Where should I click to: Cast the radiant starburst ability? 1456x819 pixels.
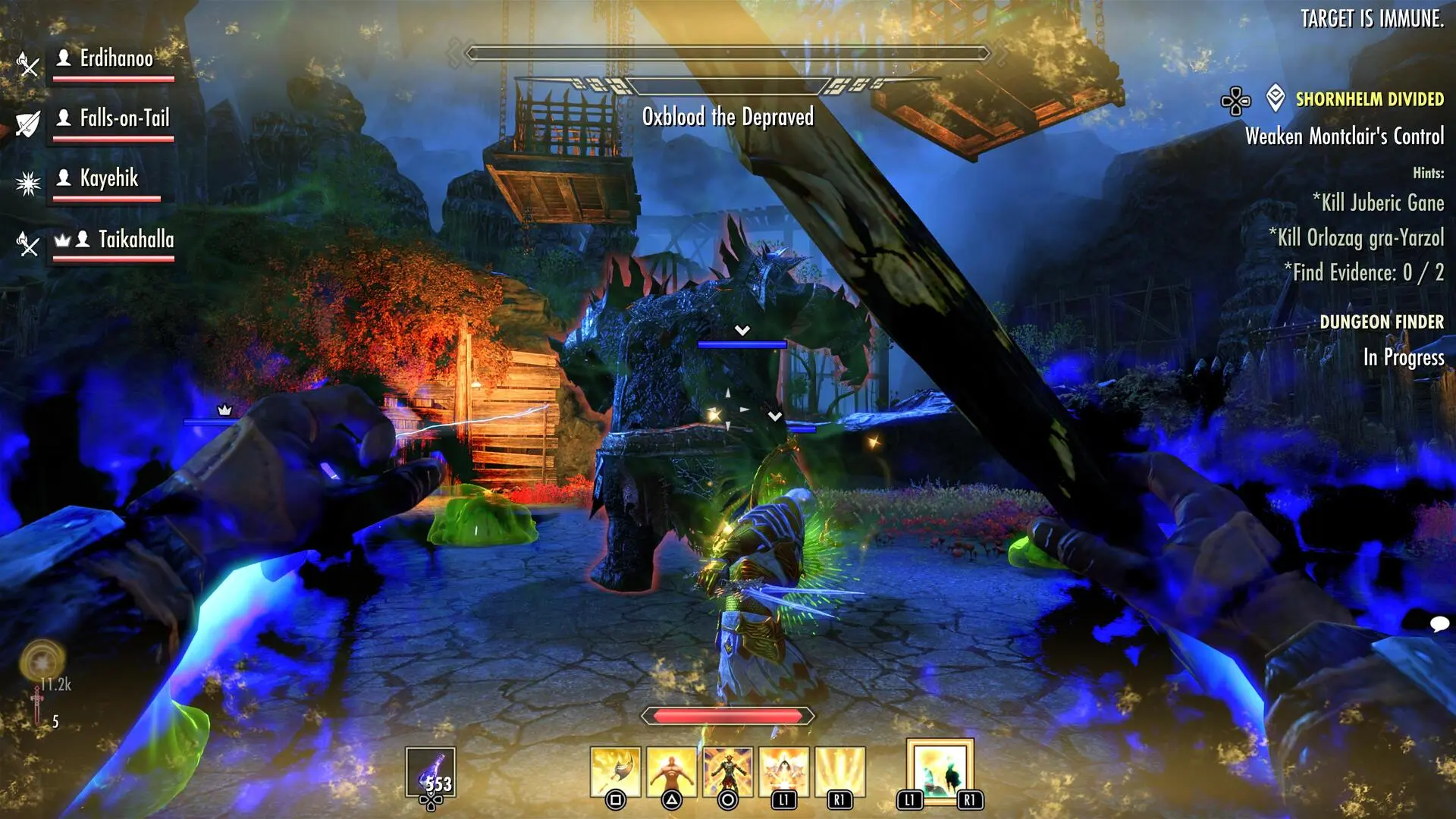[x=784, y=772]
